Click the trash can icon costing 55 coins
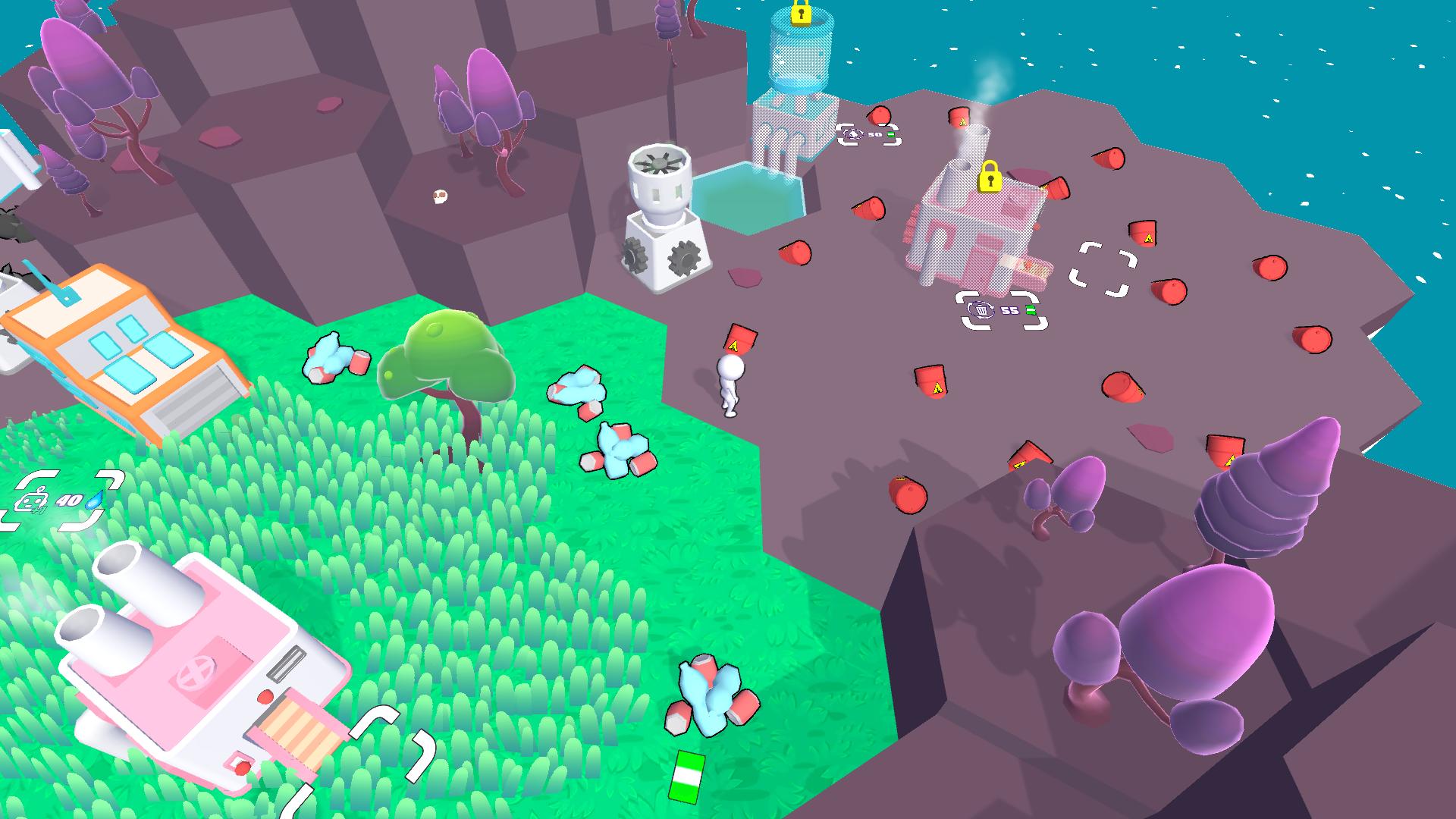1456x819 pixels. tap(981, 311)
